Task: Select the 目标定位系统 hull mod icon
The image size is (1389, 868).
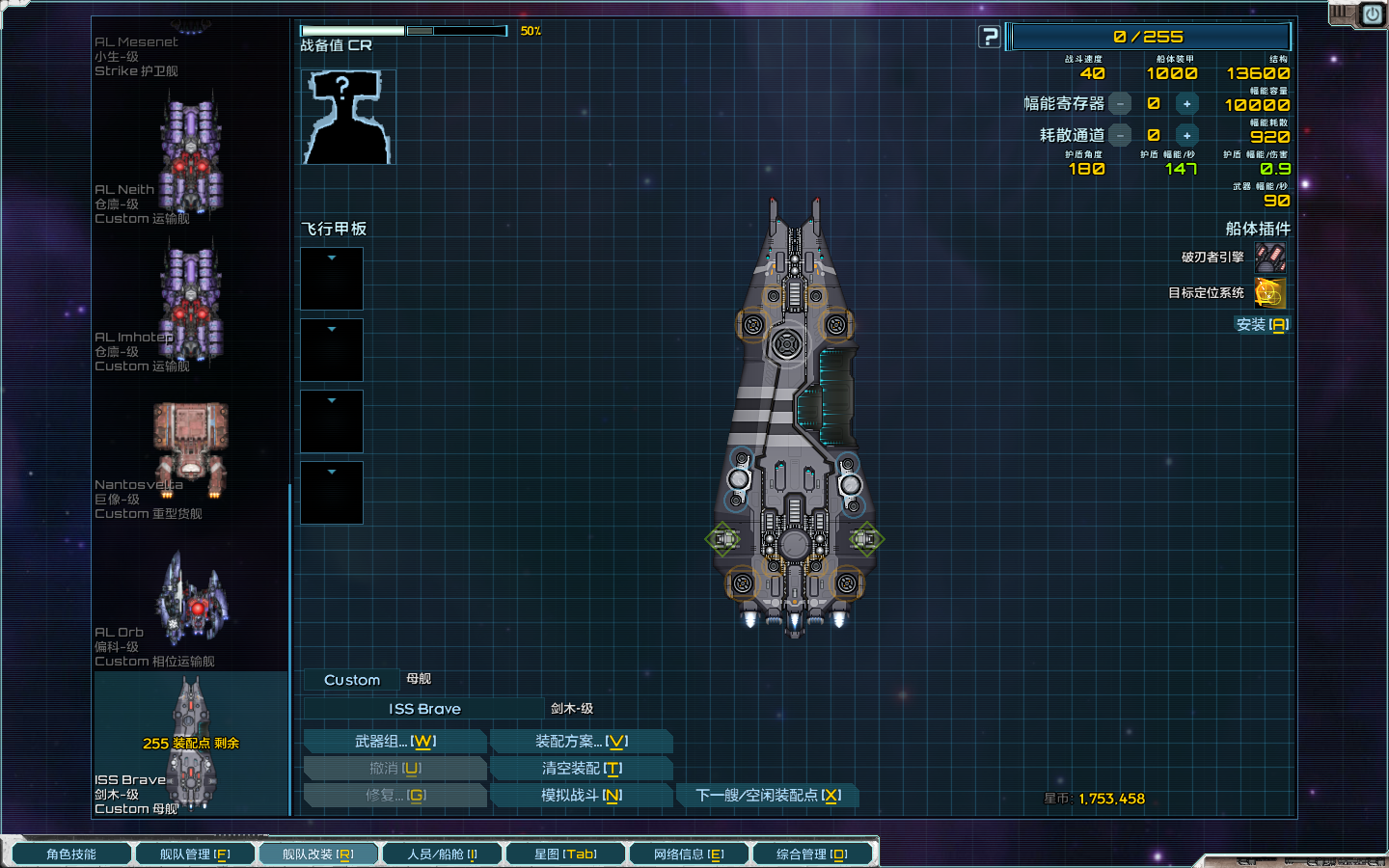Action: (x=1270, y=293)
